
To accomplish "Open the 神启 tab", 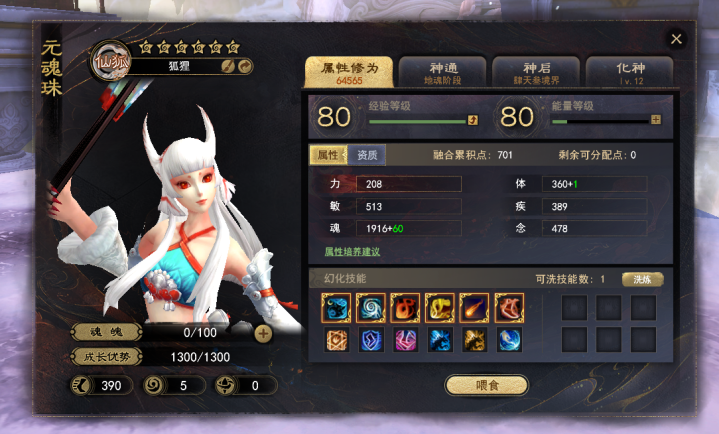I will pos(536,70).
